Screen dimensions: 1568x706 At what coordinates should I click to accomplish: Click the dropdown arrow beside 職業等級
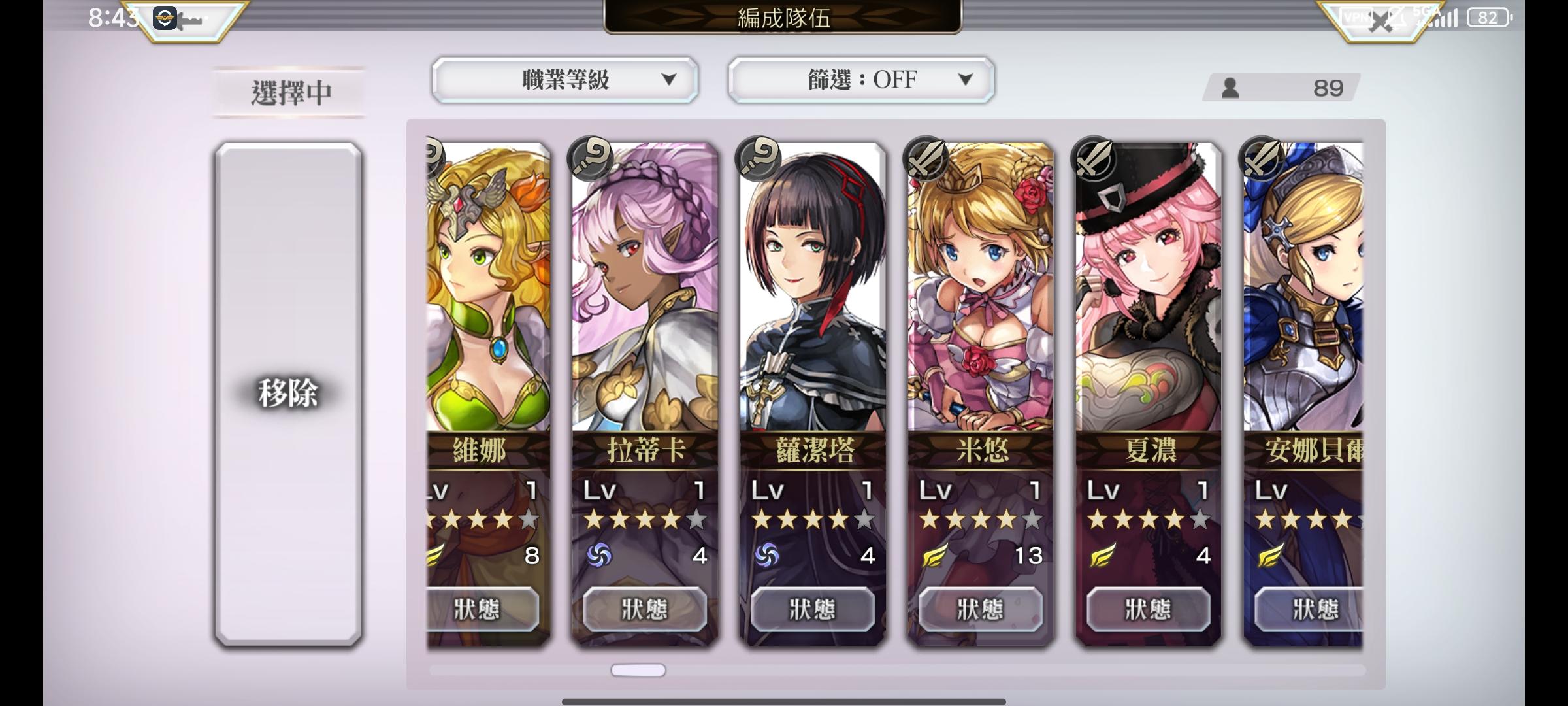click(670, 80)
